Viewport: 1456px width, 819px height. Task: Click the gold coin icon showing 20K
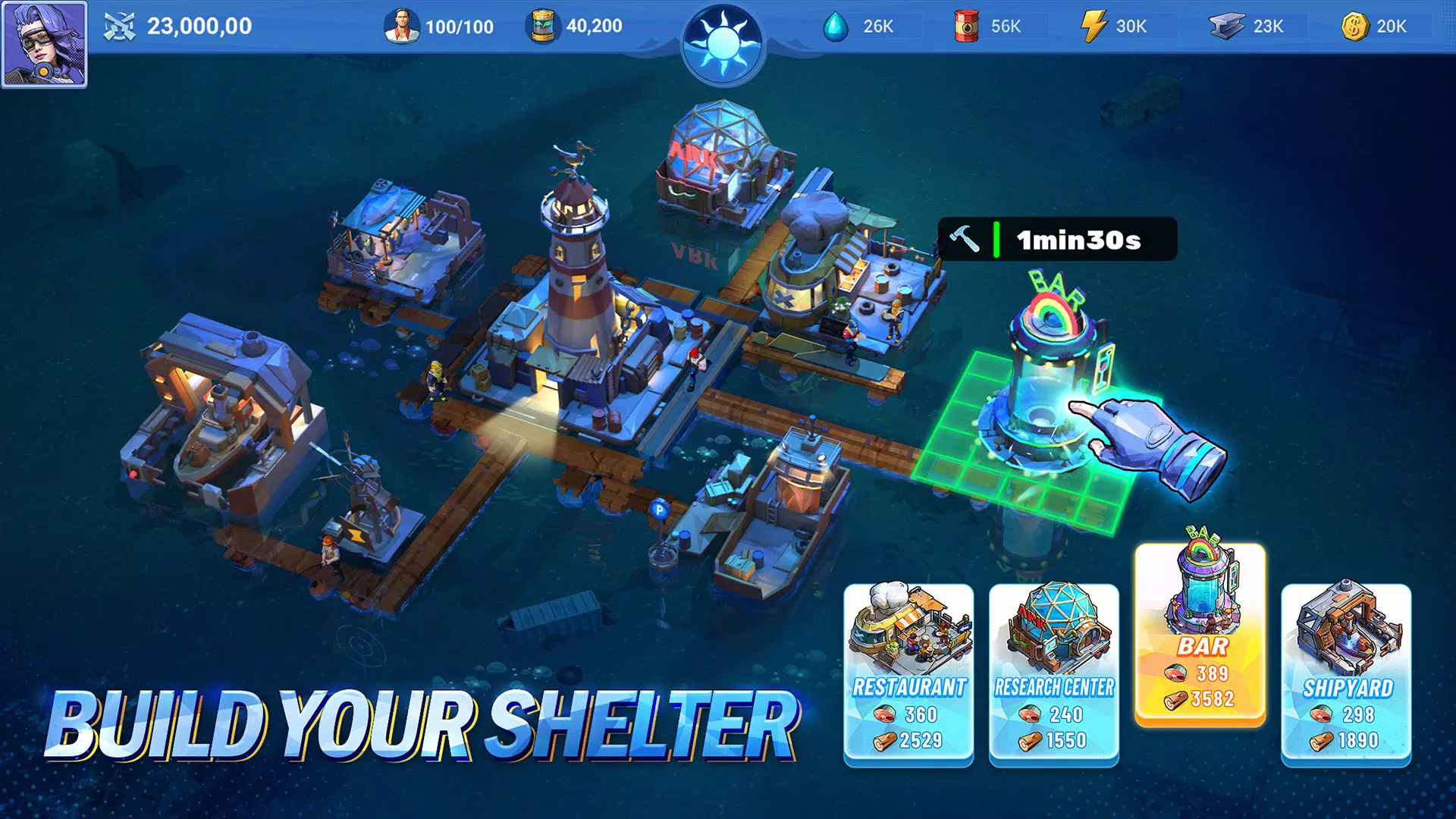1354,26
